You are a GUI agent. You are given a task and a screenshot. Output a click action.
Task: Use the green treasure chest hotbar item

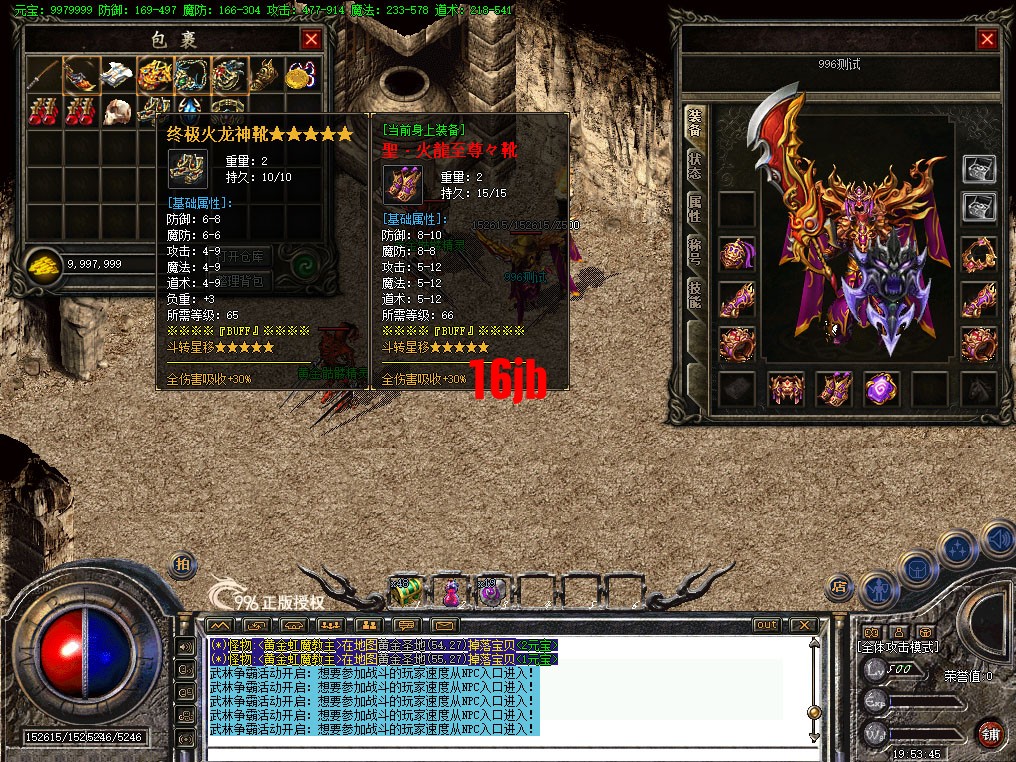[x=406, y=592]
